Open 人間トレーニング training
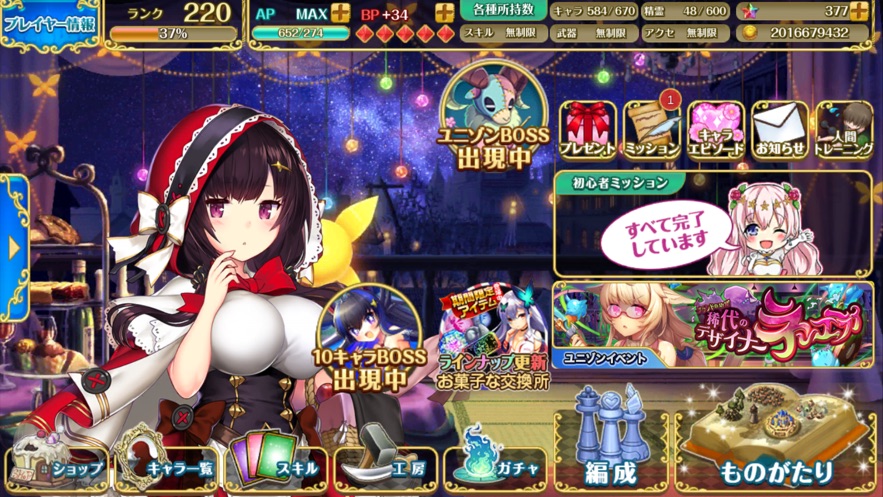 click(x=844, y=130)
